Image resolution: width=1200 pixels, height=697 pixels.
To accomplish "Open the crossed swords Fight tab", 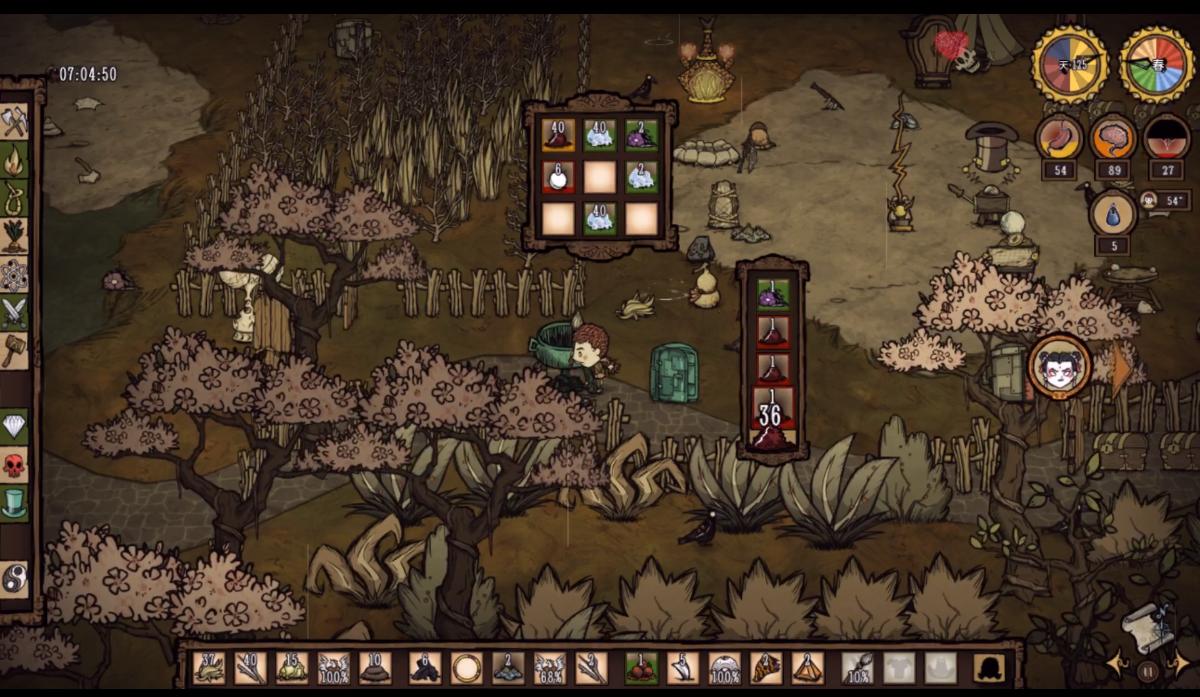I will (15, 312).
